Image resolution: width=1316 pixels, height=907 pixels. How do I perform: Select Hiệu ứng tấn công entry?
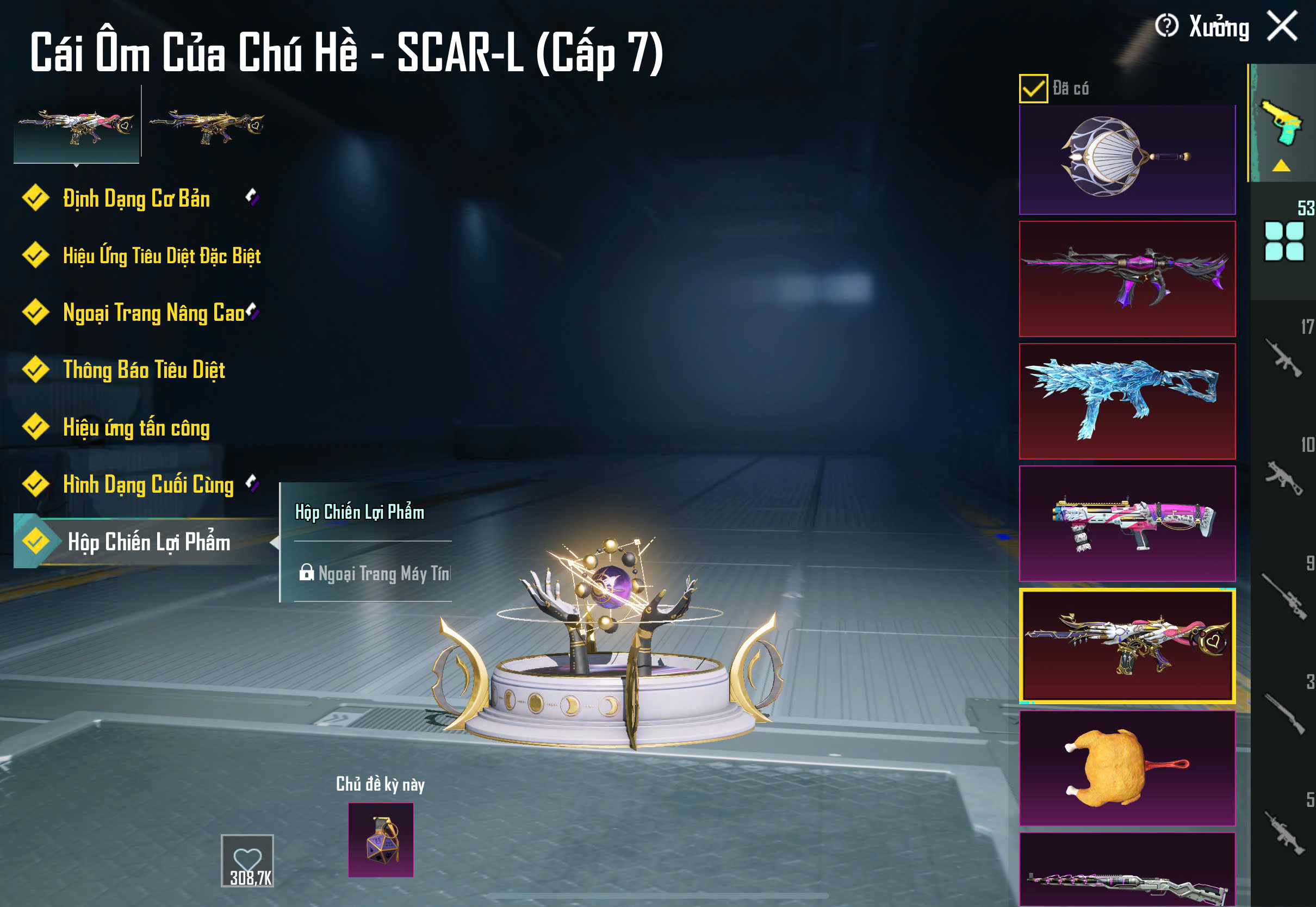tap(136, 427)
